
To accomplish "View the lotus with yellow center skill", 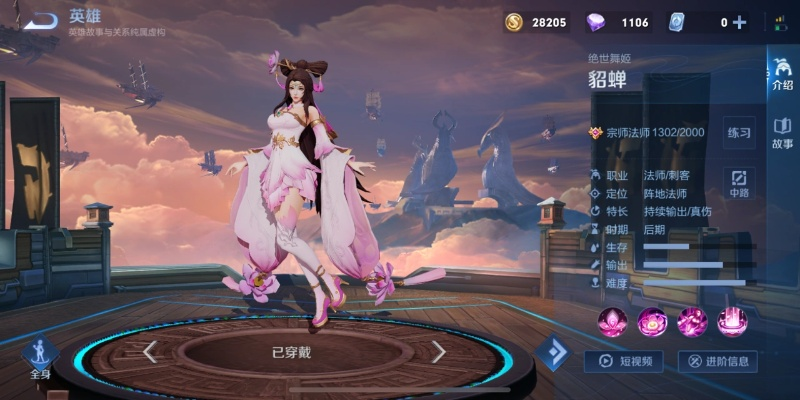I will point(652,321).
